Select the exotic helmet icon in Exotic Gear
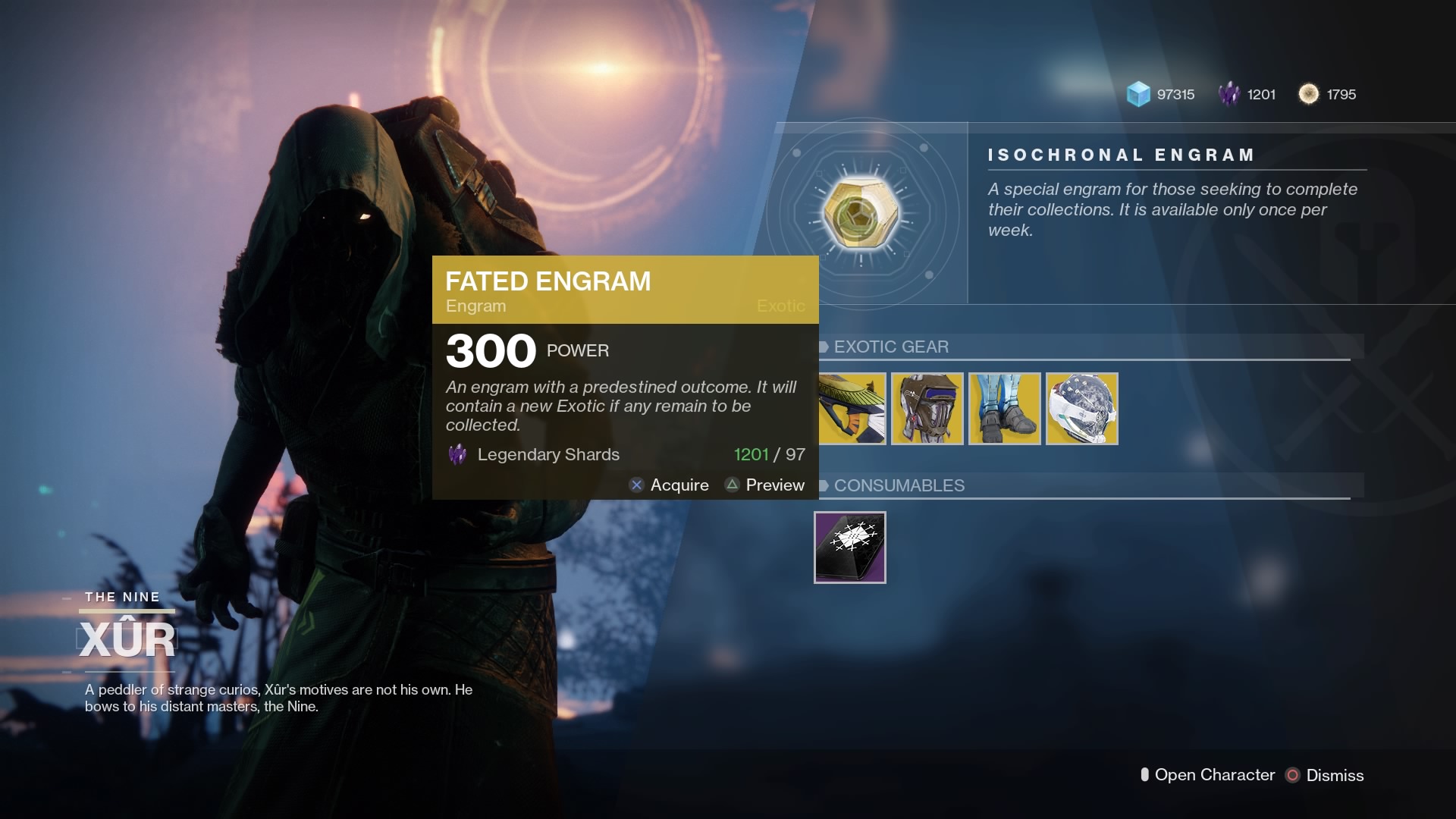This screenshot has height=819, width=1456. pos(1081,409)
